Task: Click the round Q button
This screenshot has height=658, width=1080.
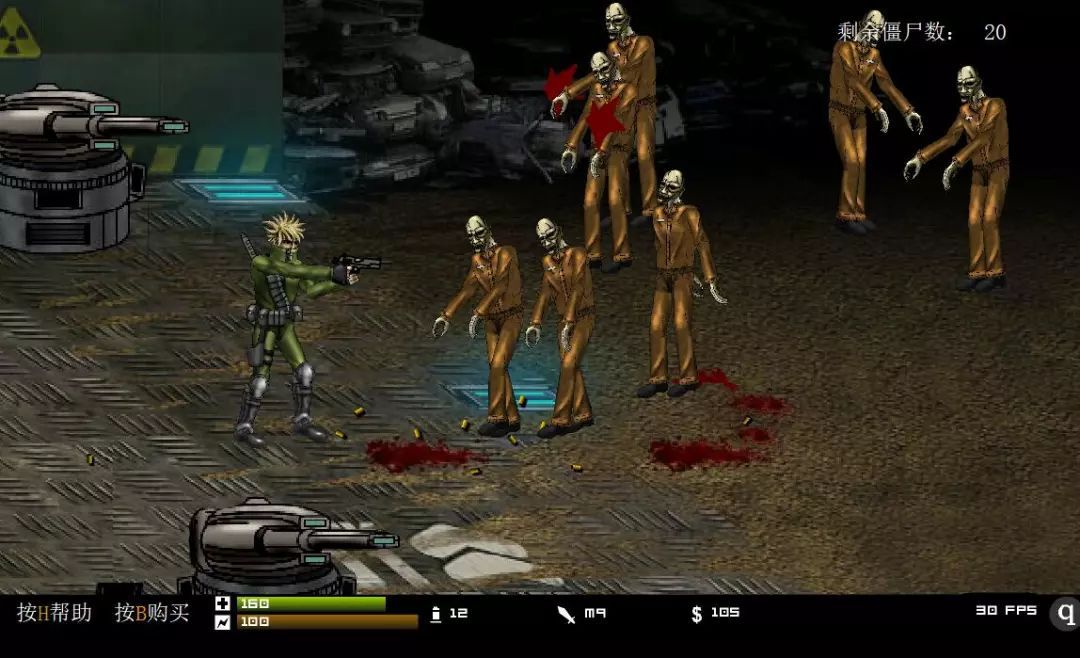Action: [x=1066, y=613]
